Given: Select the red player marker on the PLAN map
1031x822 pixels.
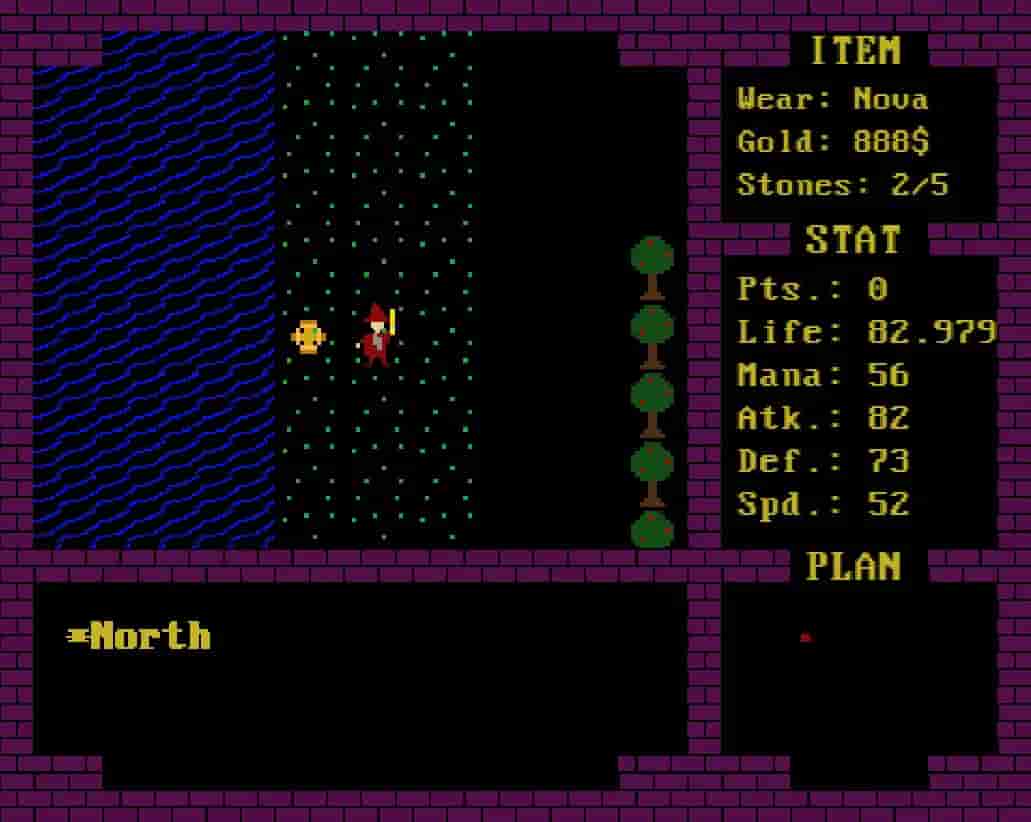Looking at the screenshot, I should (x=805, y=637).
